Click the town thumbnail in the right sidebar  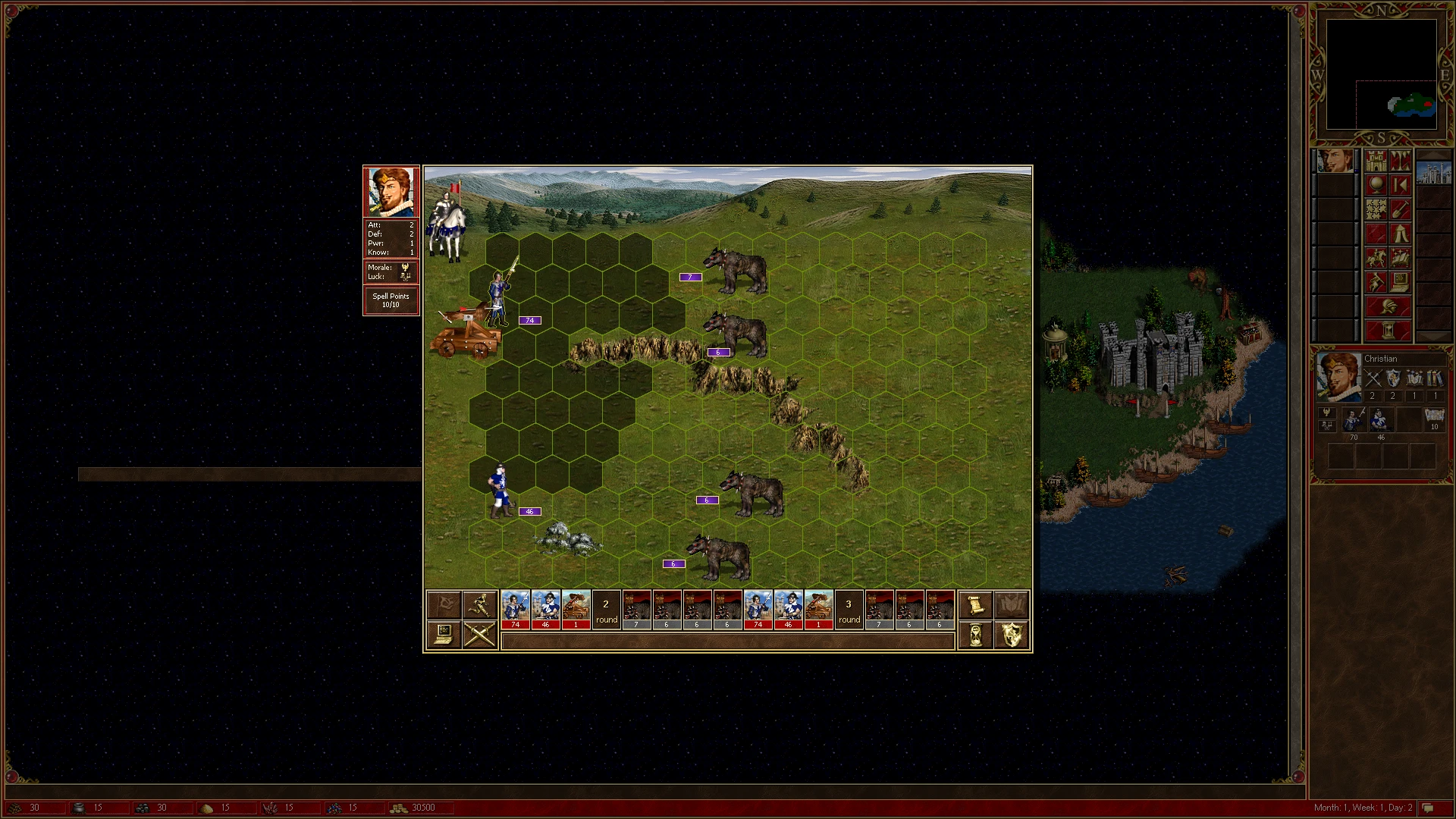[1432, 174]
